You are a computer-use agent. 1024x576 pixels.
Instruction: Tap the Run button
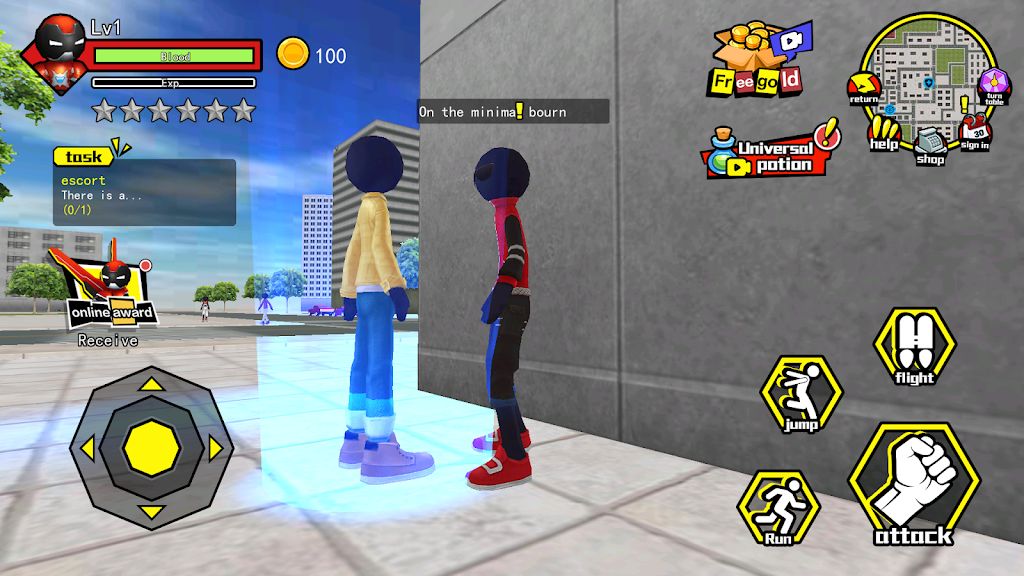click(x=779, y=508)
